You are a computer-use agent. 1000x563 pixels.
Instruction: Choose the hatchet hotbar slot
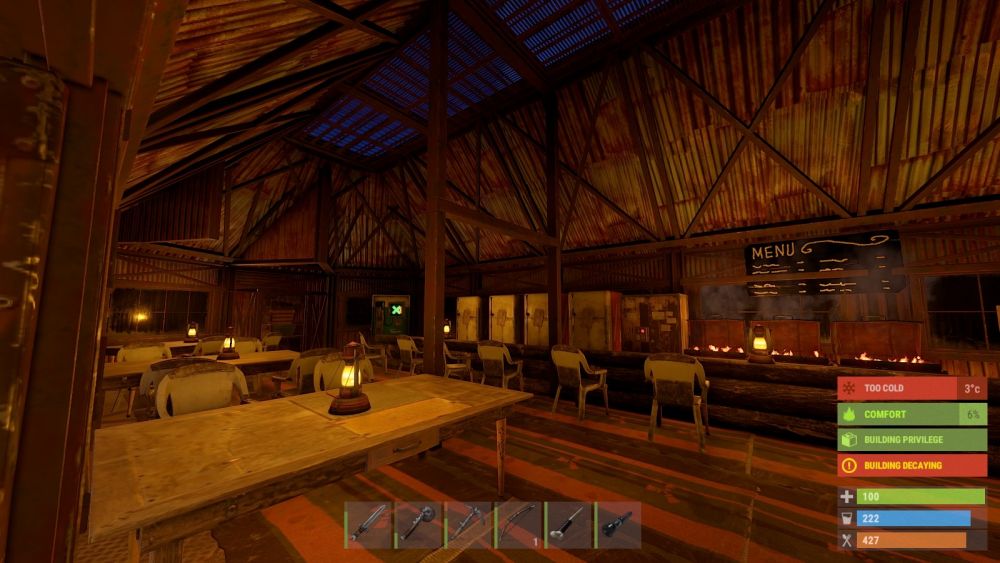coord(468,524)
